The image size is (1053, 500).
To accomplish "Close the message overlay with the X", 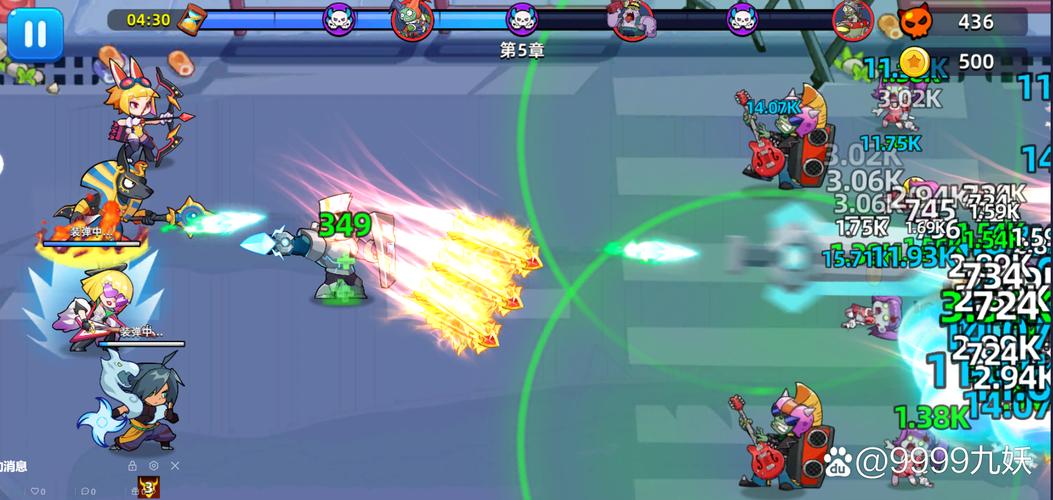I will (x=175, y=466).
